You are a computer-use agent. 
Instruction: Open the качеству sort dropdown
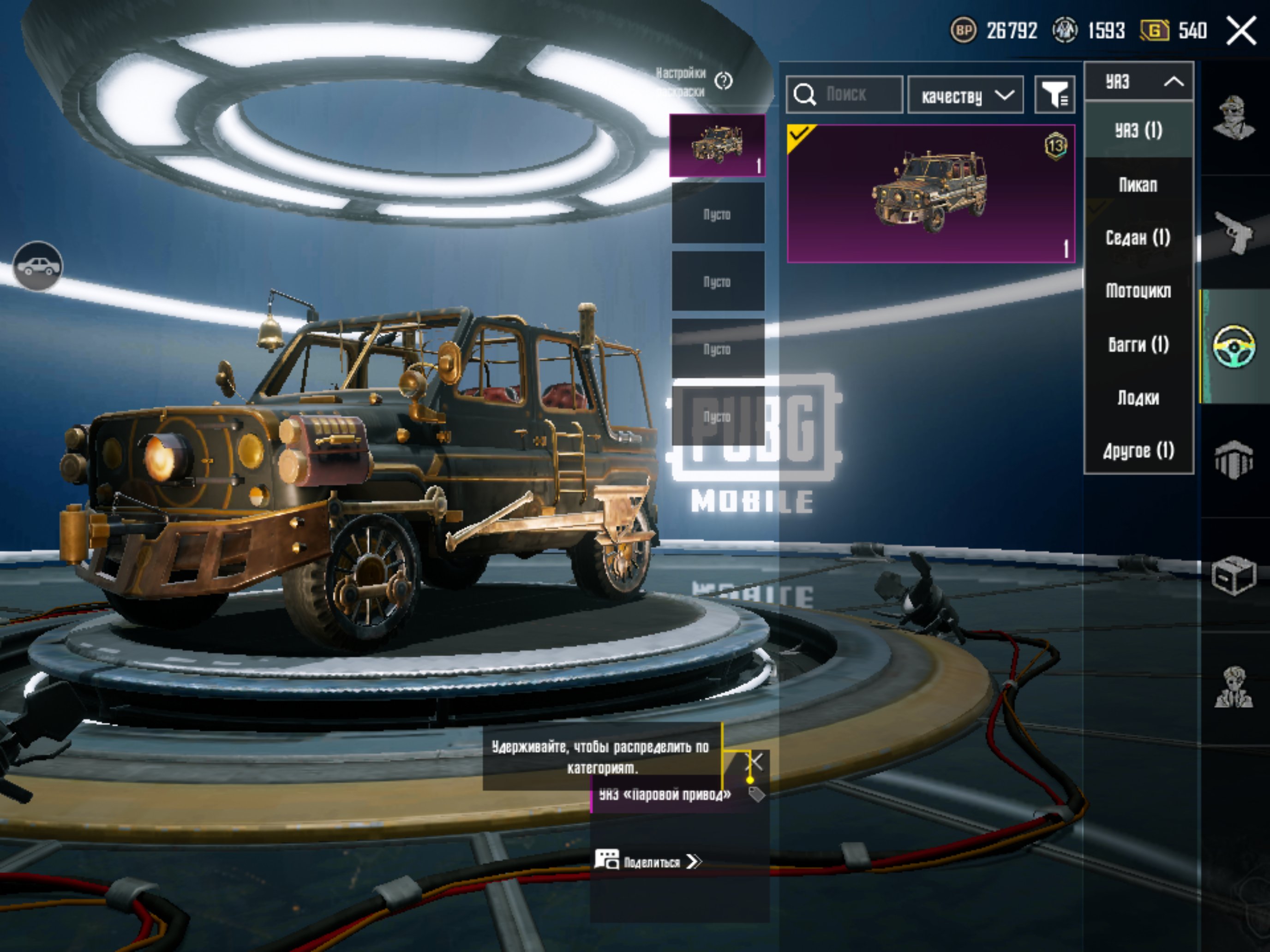pos(966,95)
